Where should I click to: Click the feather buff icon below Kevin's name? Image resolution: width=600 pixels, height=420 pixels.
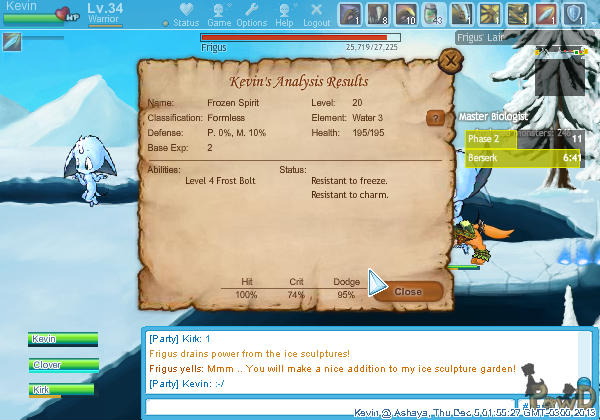pyautogui.click(x=12, y=41)
